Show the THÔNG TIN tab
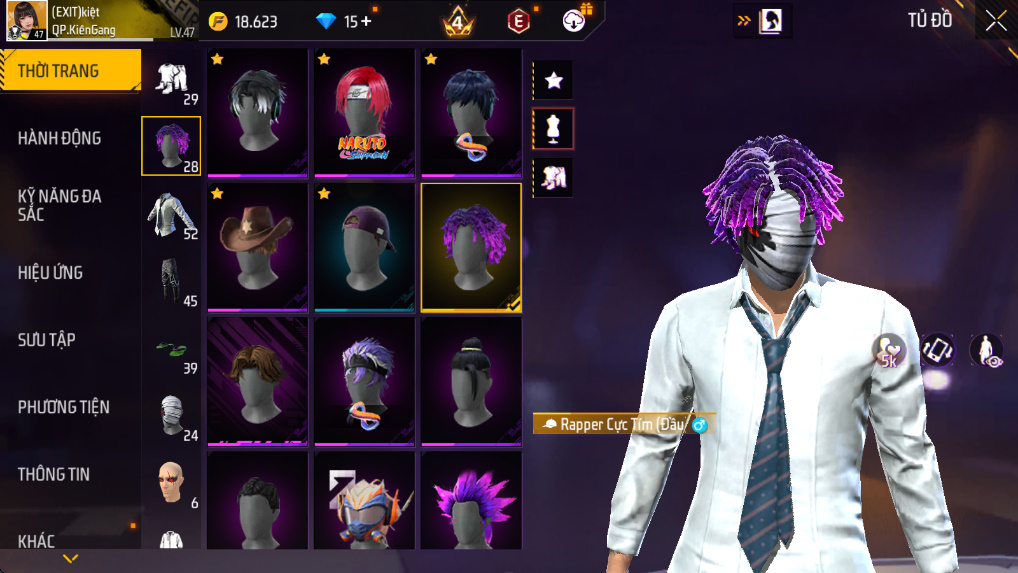1018x573 pixels. point(54,474)
